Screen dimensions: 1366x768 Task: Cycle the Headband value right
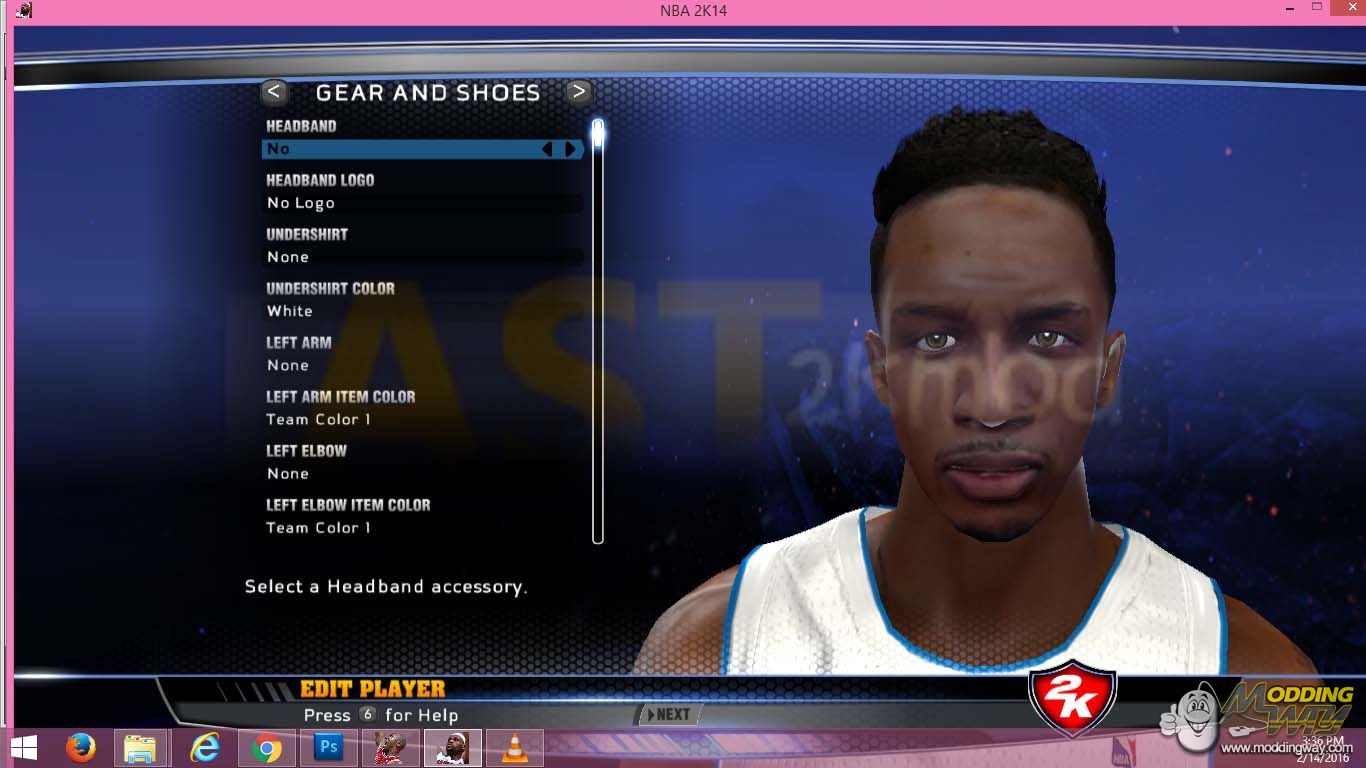(x=571, y=149)
